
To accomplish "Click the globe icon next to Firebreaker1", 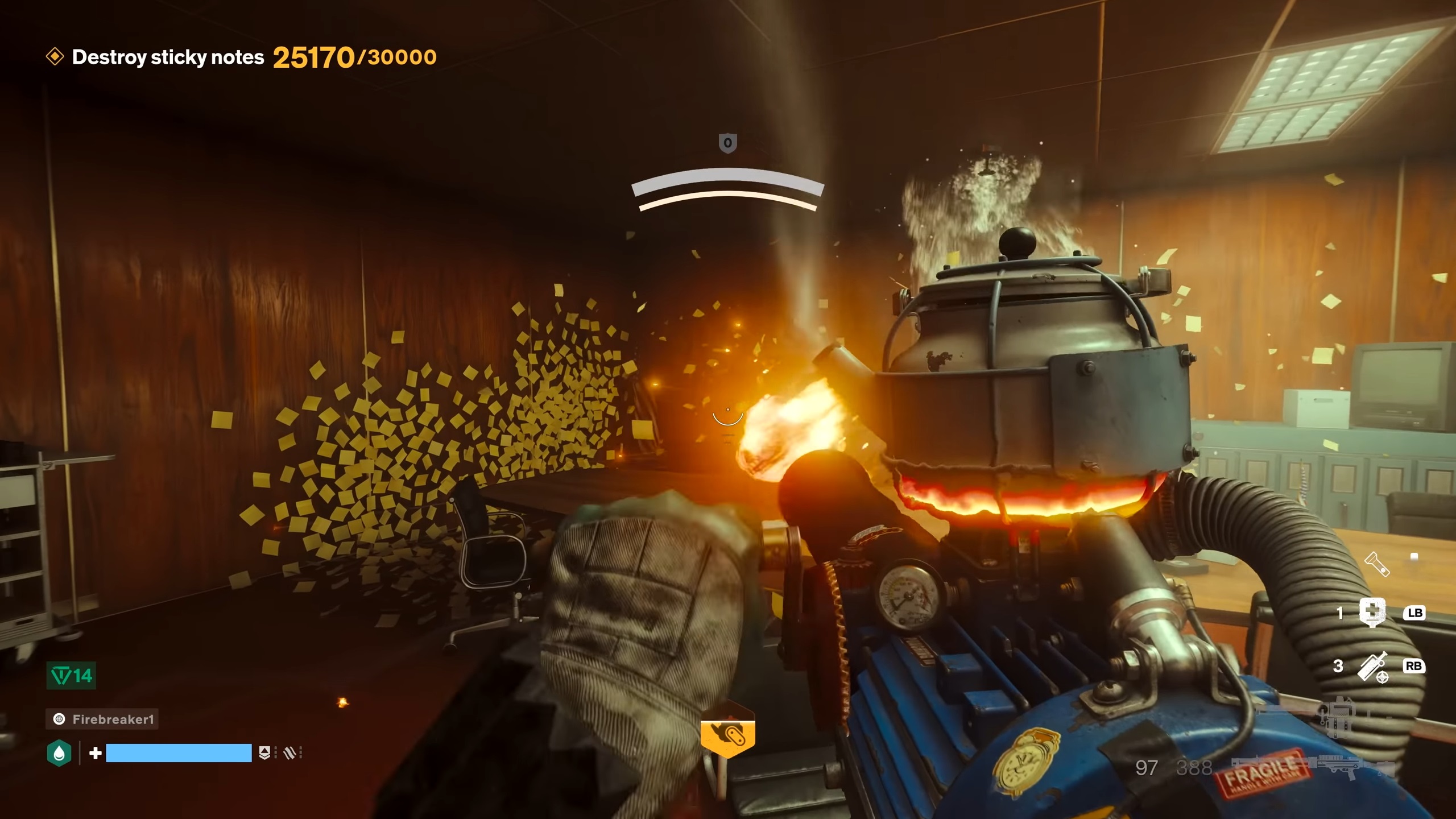I will point(58,719).
